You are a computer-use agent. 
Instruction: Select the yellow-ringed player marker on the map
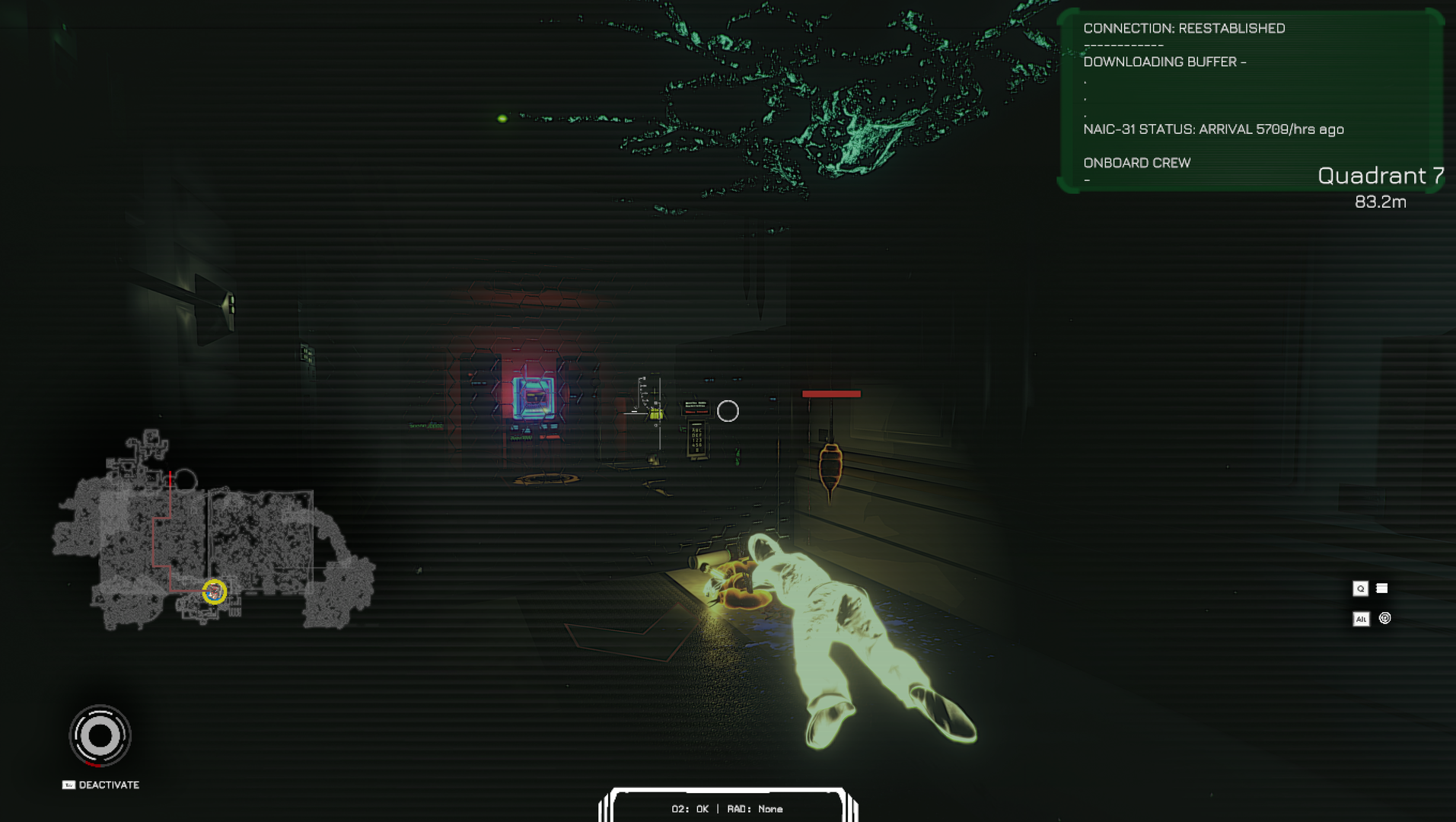pyautogui.click(x=215, y=591)
